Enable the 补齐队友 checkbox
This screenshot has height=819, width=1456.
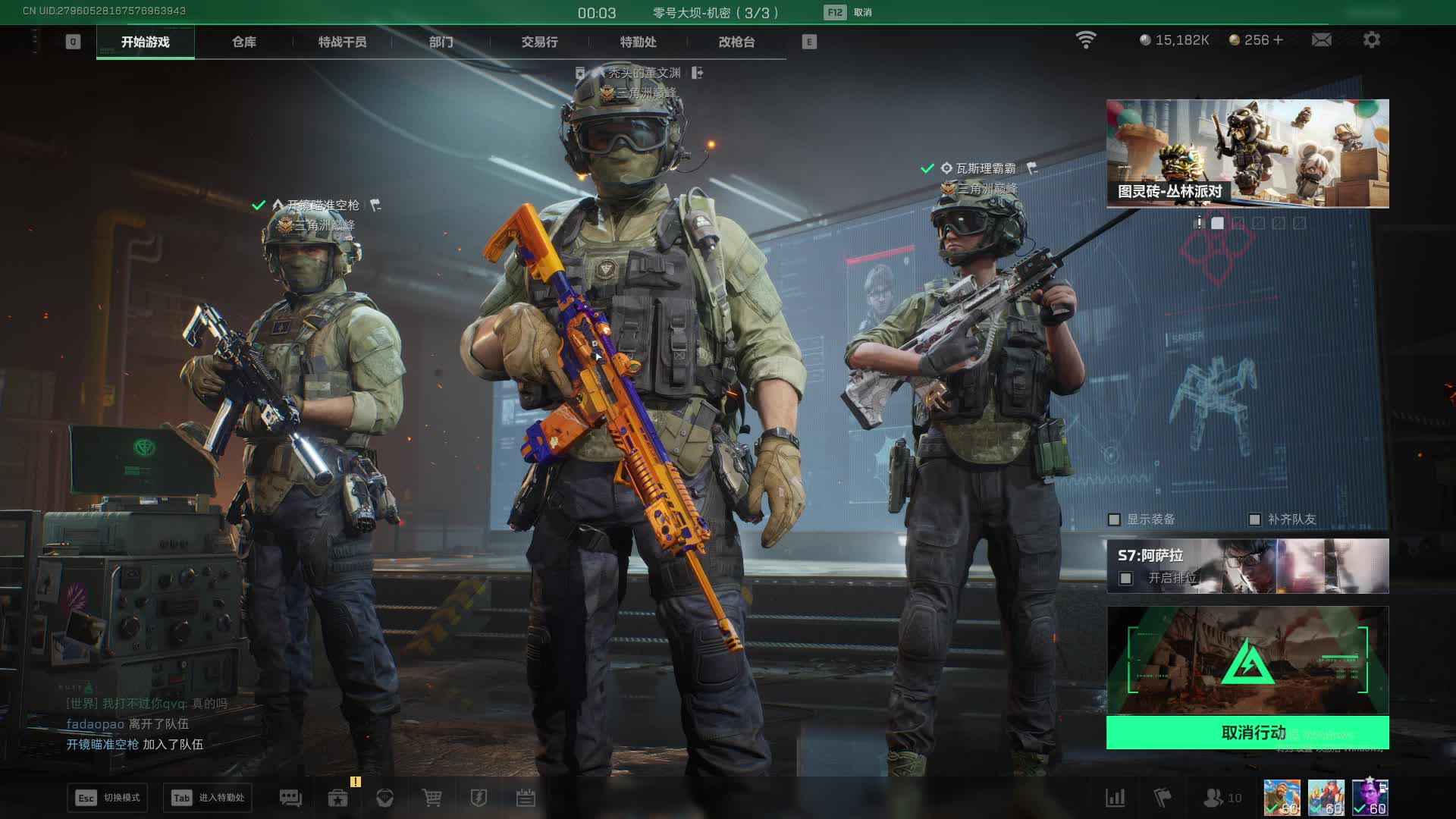point(1254,519)
